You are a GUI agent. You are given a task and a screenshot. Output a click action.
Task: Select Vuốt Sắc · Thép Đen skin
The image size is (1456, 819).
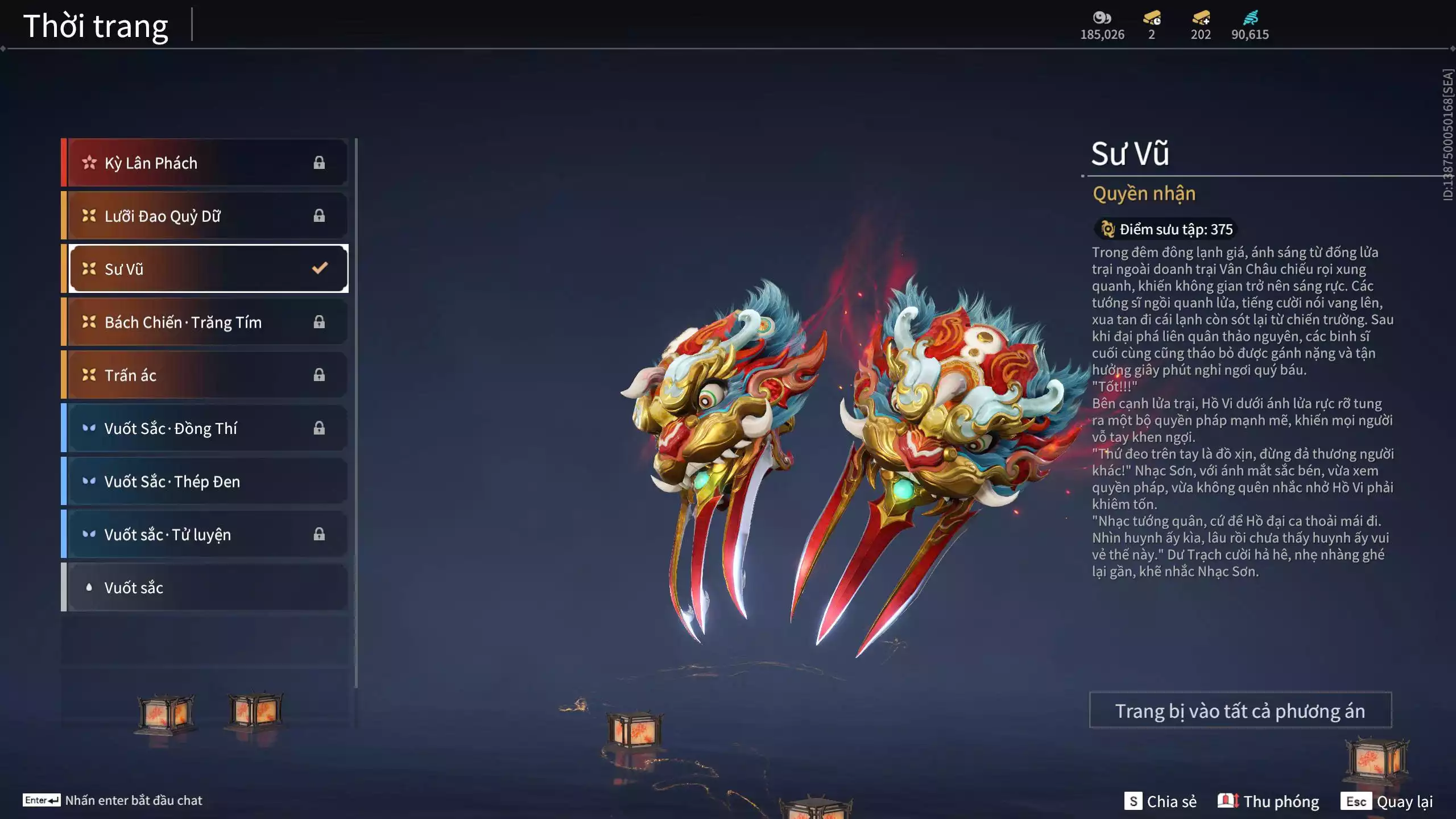pyautogui.click(x=205, y=481)
